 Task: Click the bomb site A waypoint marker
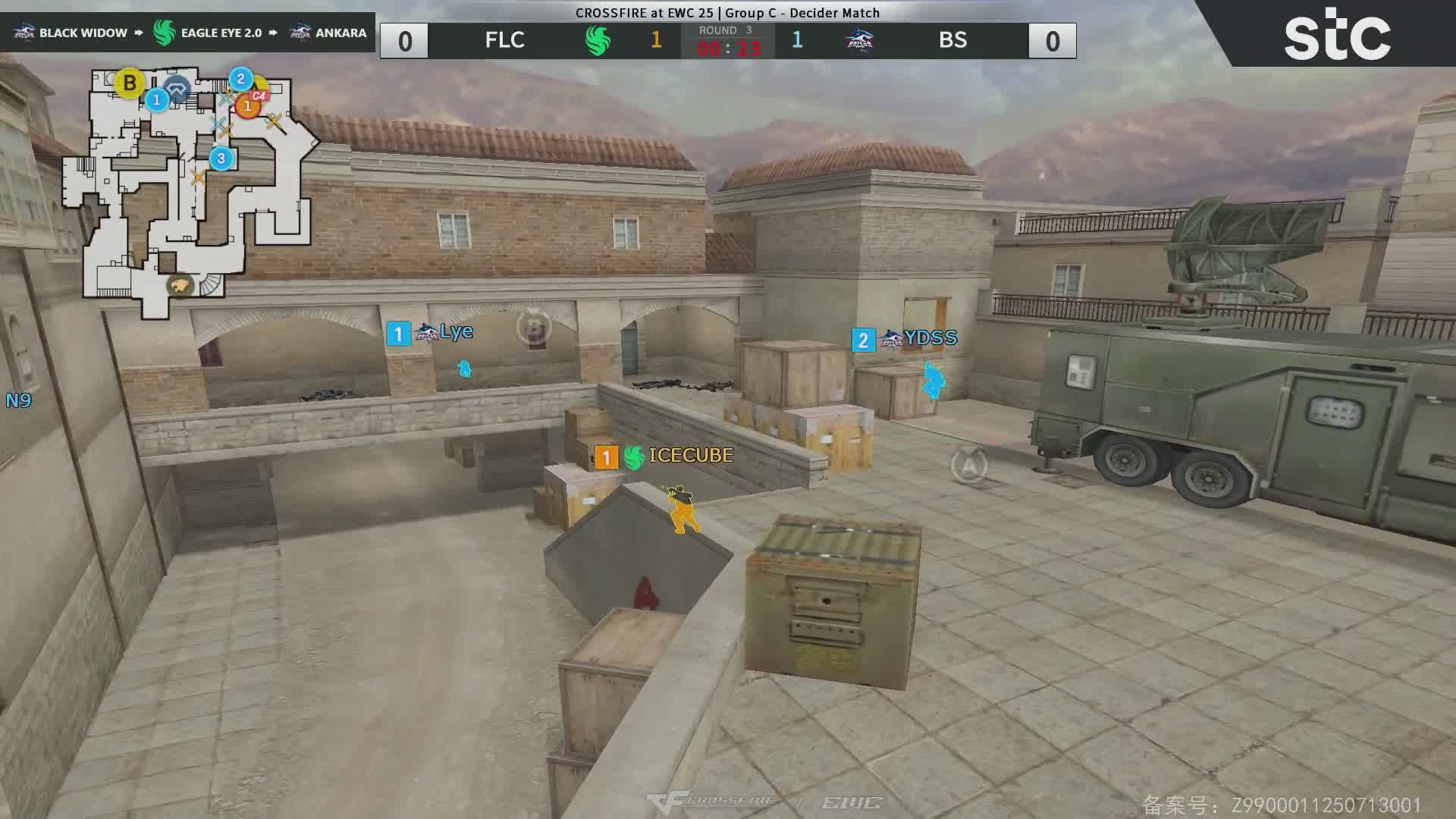[x=969, y=465]
